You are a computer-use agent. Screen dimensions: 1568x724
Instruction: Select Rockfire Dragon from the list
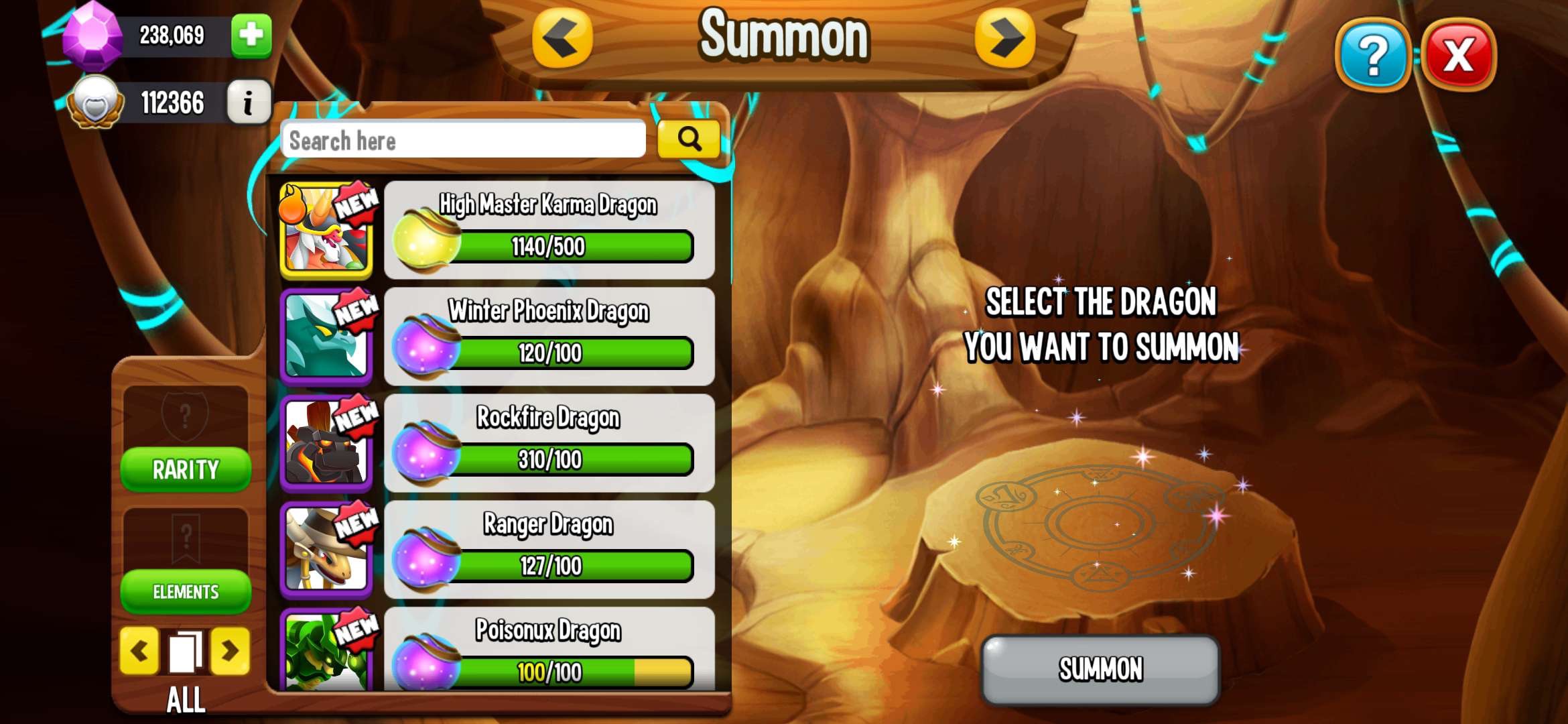click(548, 443)
